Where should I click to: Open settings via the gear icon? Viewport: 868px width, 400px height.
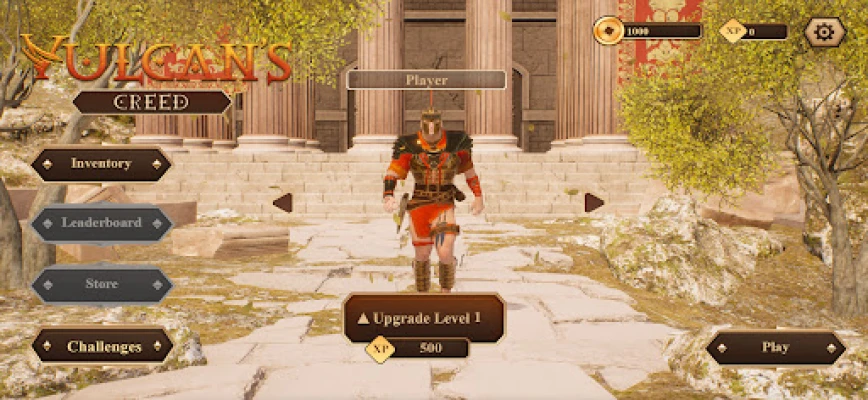coord(824,31)
